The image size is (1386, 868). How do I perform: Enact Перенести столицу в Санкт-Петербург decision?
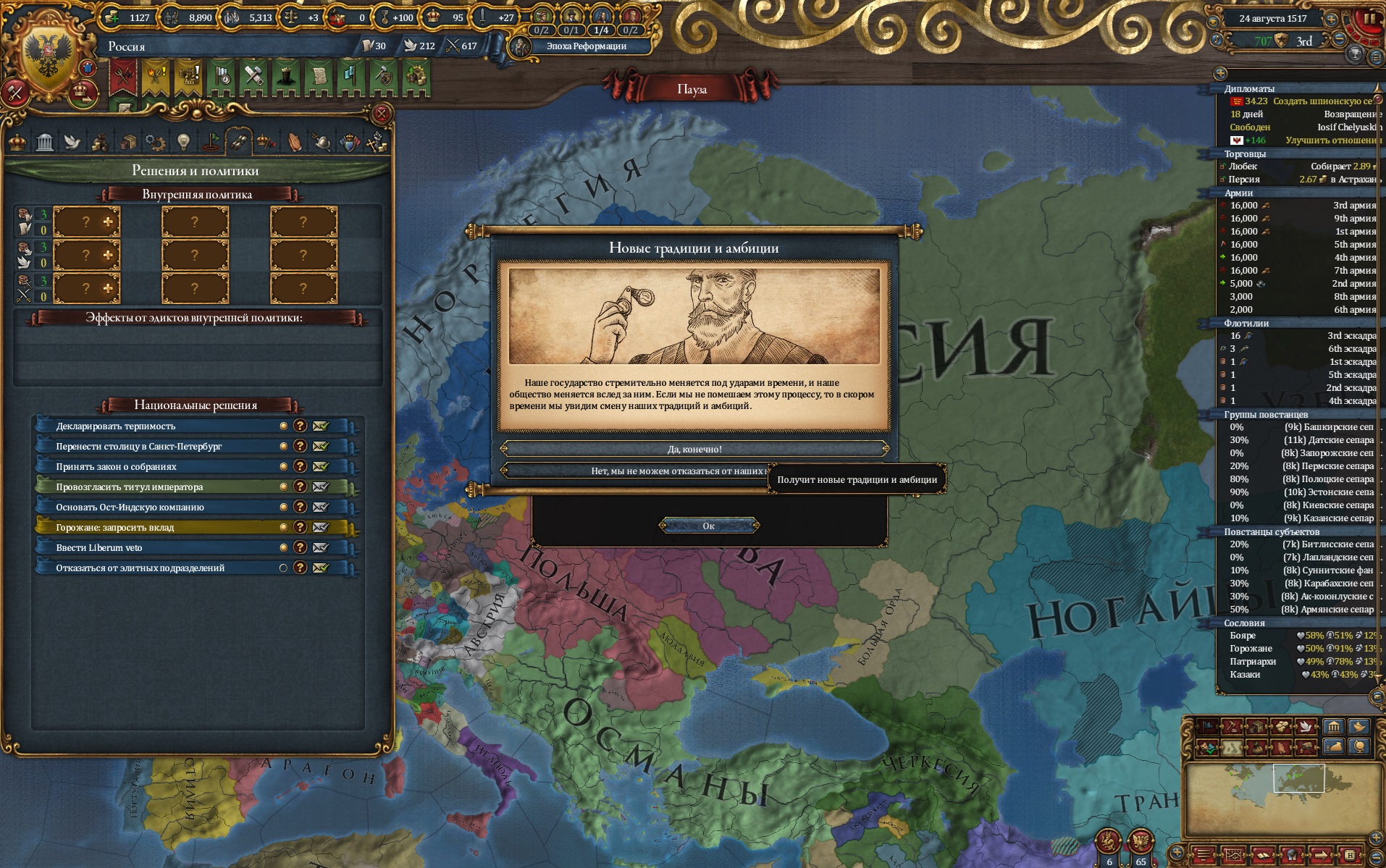tap(321, 447)
